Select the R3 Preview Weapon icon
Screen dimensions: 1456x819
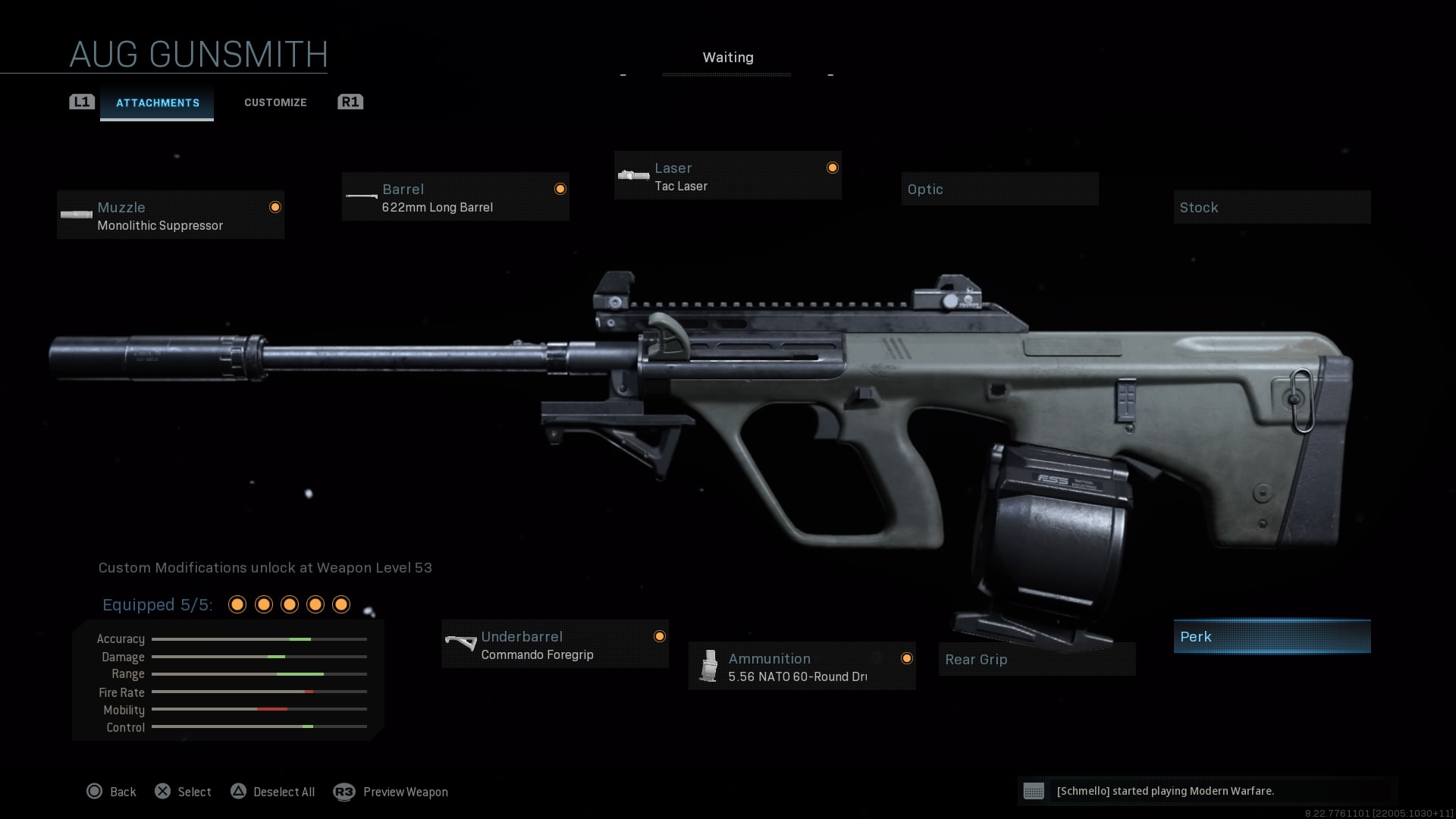[x=344, y=792]
